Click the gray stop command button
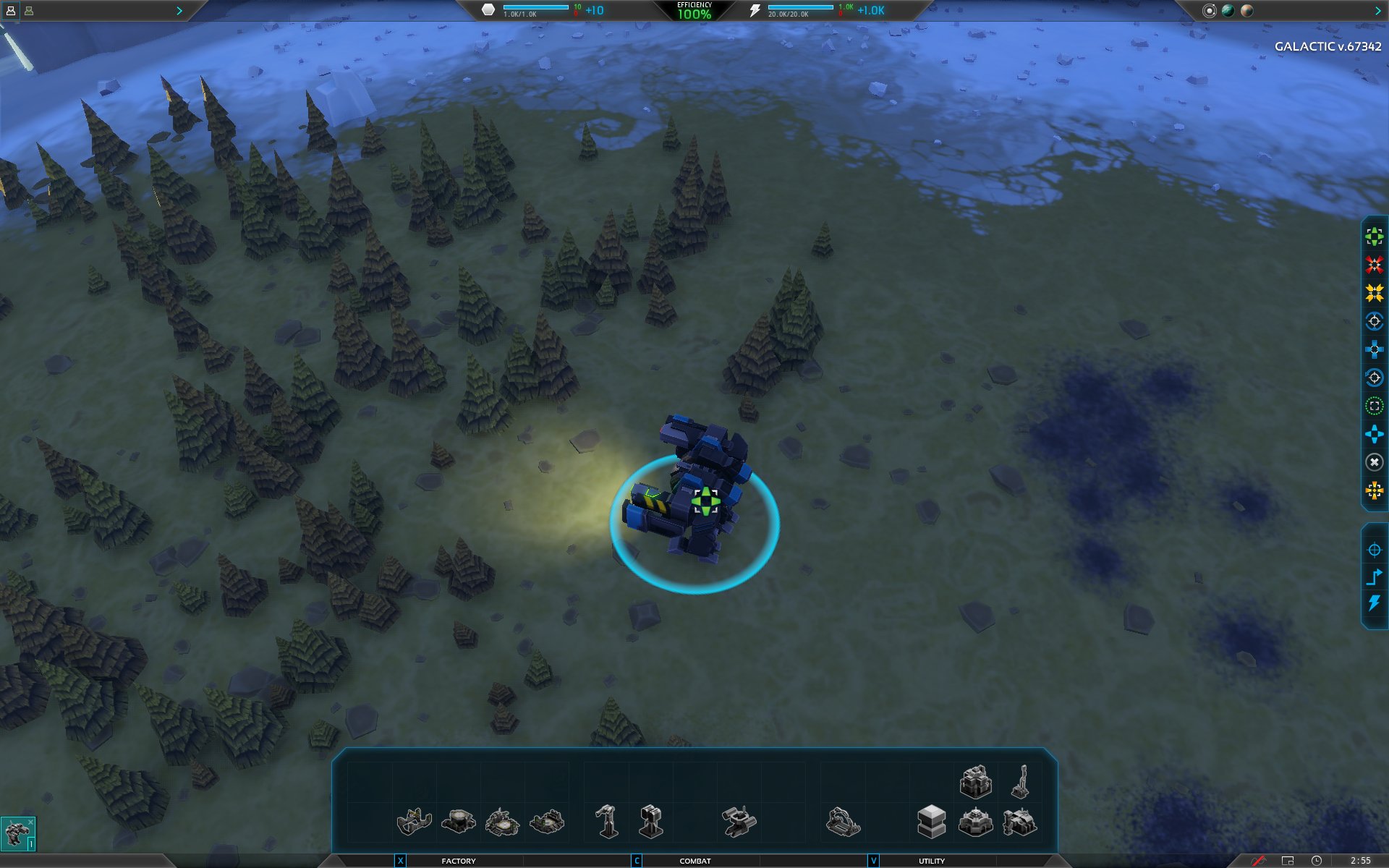The height and width of the screenshot is (868, 1389). pyautogui.click(x=1374, y=462)
